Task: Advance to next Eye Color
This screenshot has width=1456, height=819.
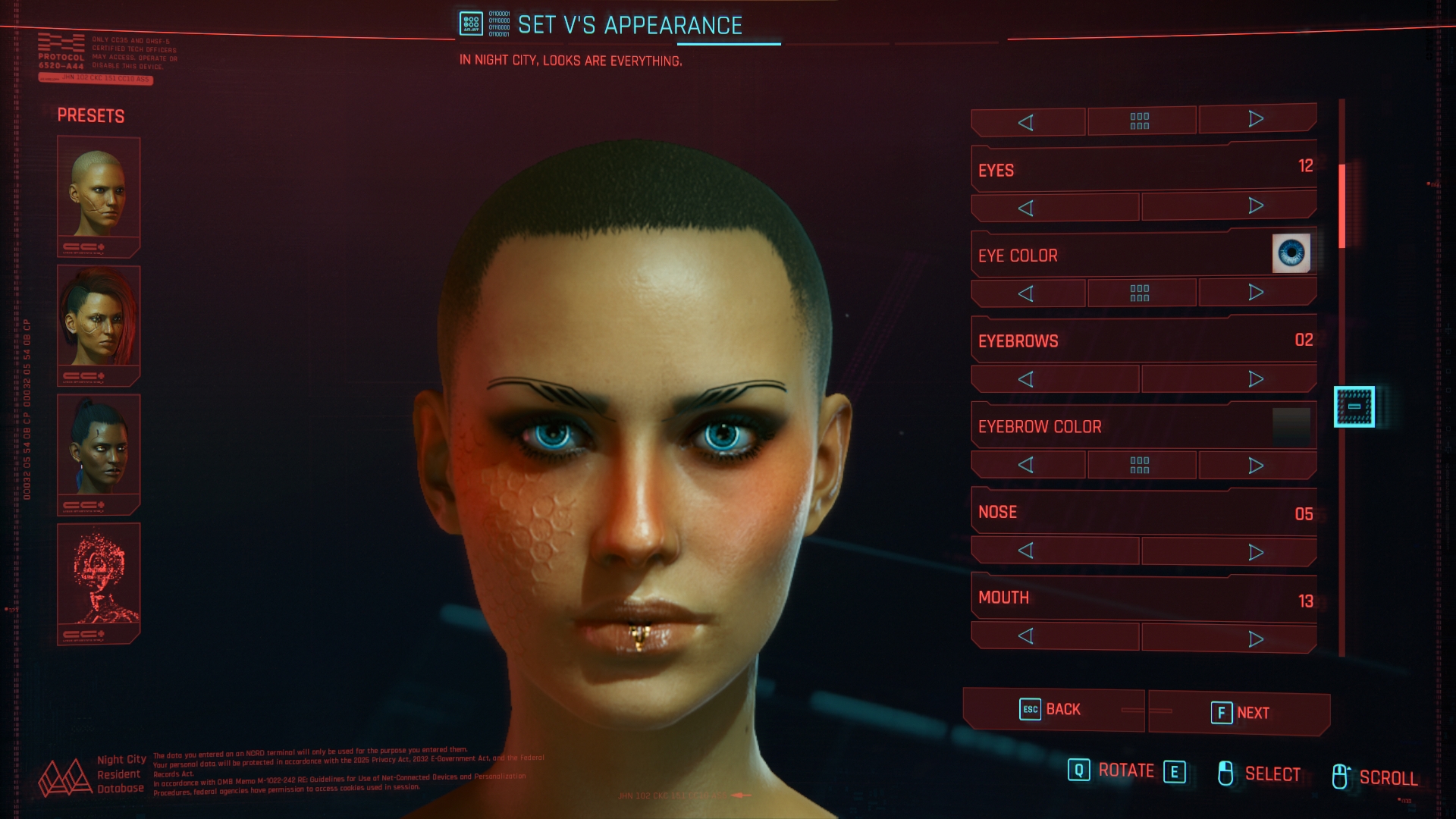Action: pyautogui.click(x=1256, y=293)
